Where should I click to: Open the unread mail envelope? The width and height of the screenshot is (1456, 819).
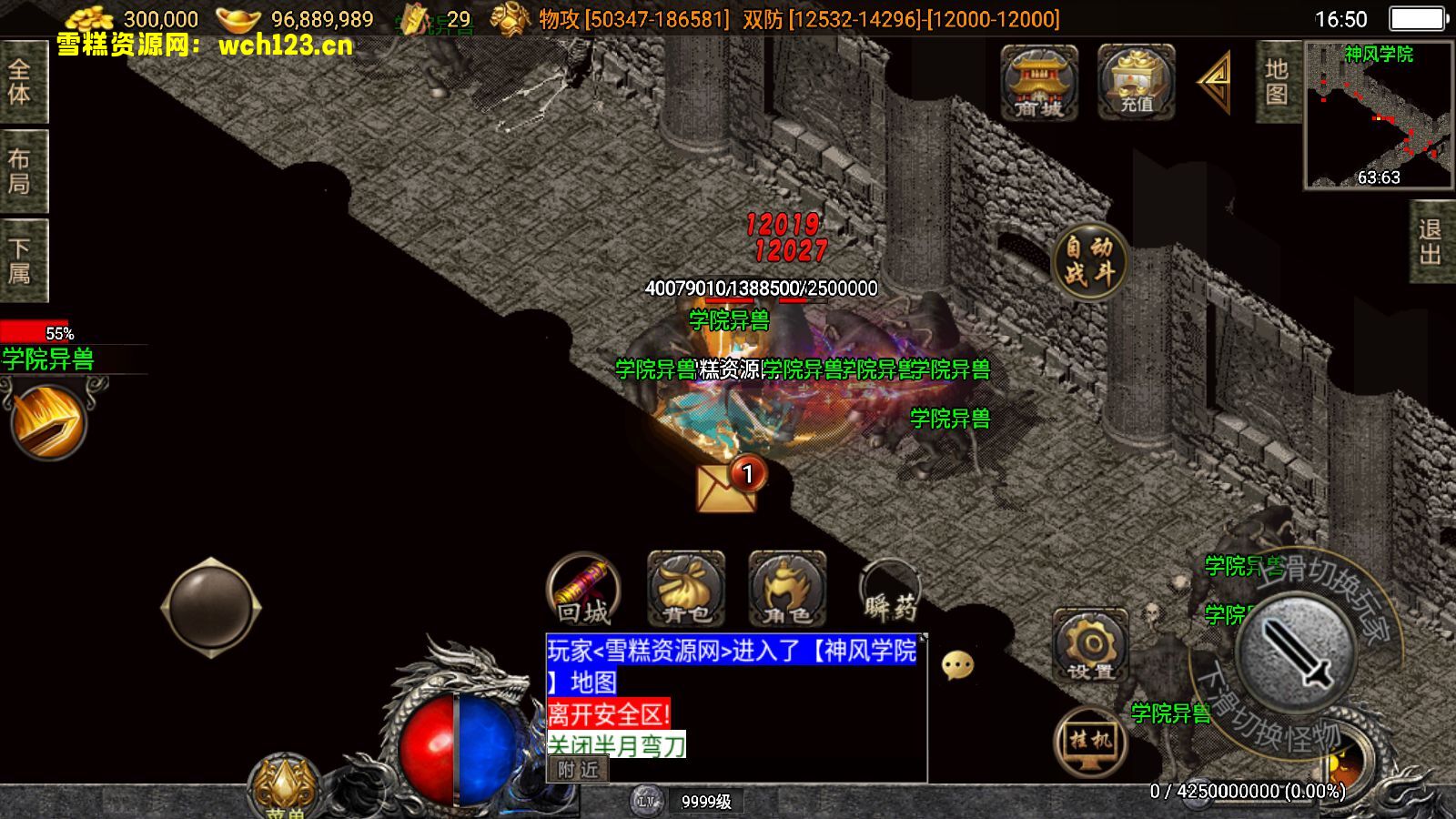pos(726,486)
